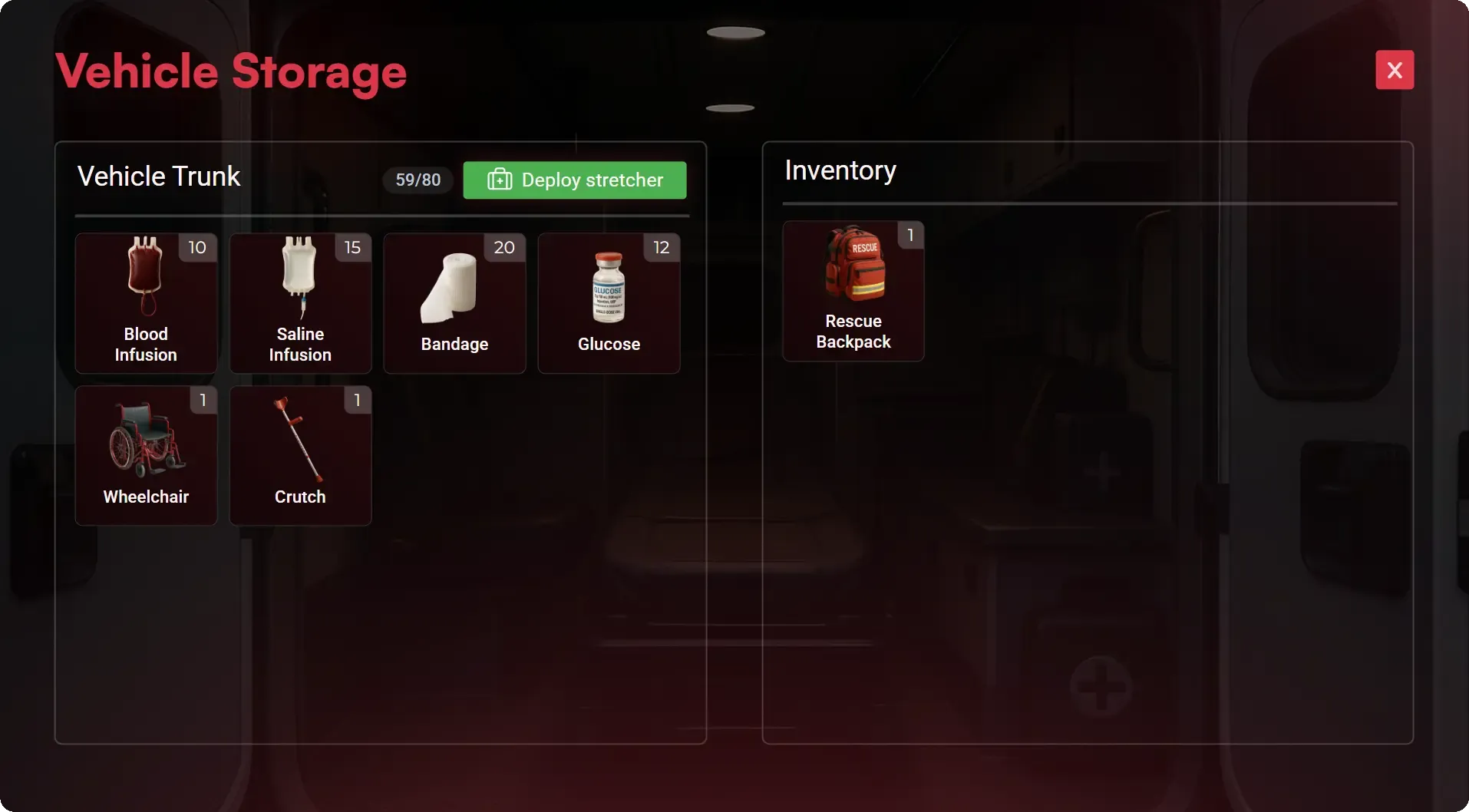The image size is (1469, 812).
Task: Click the quantity badge showing 20 on Bandage
Action: 504,247
